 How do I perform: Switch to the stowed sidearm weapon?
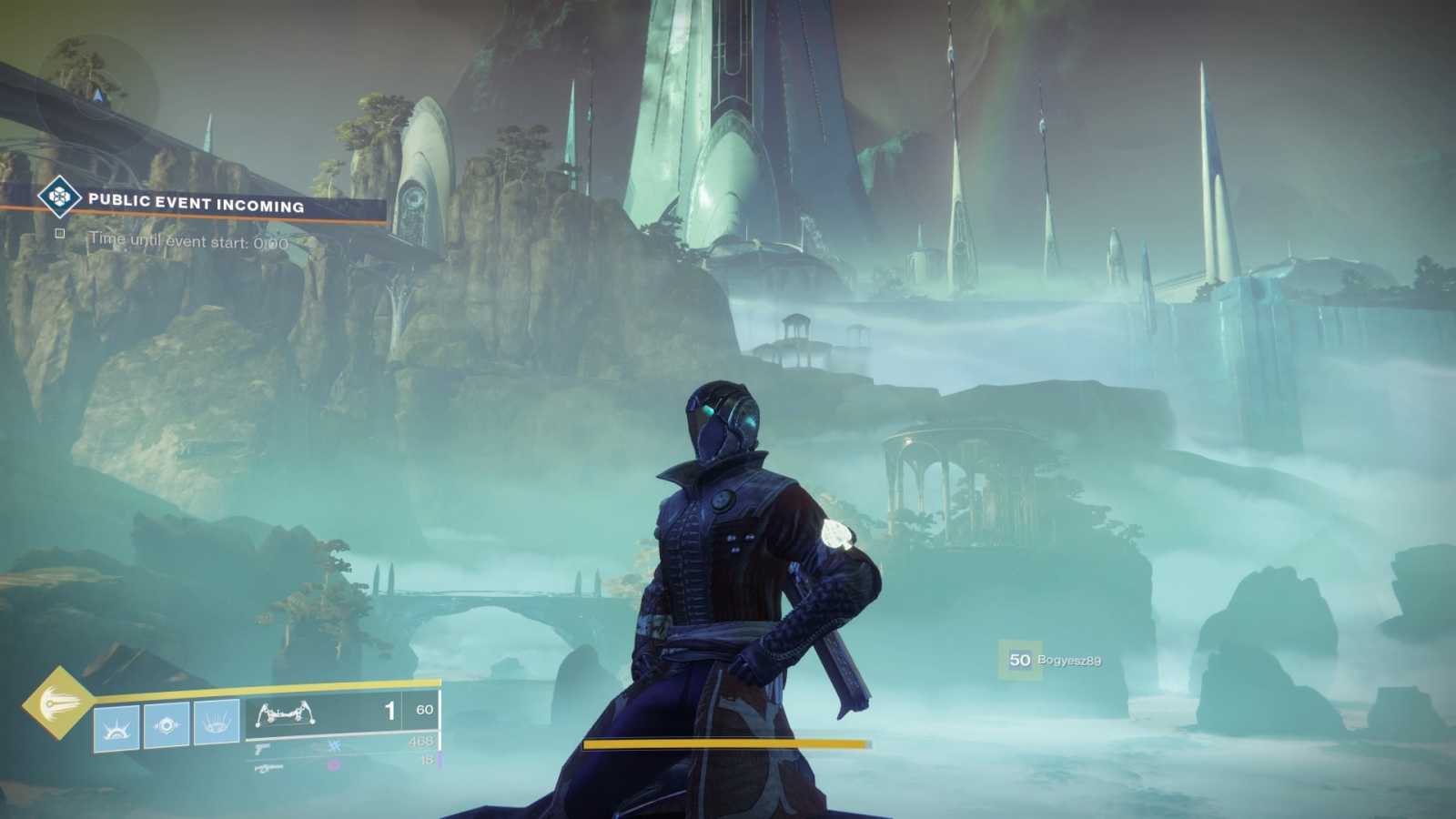coord(262,747)
